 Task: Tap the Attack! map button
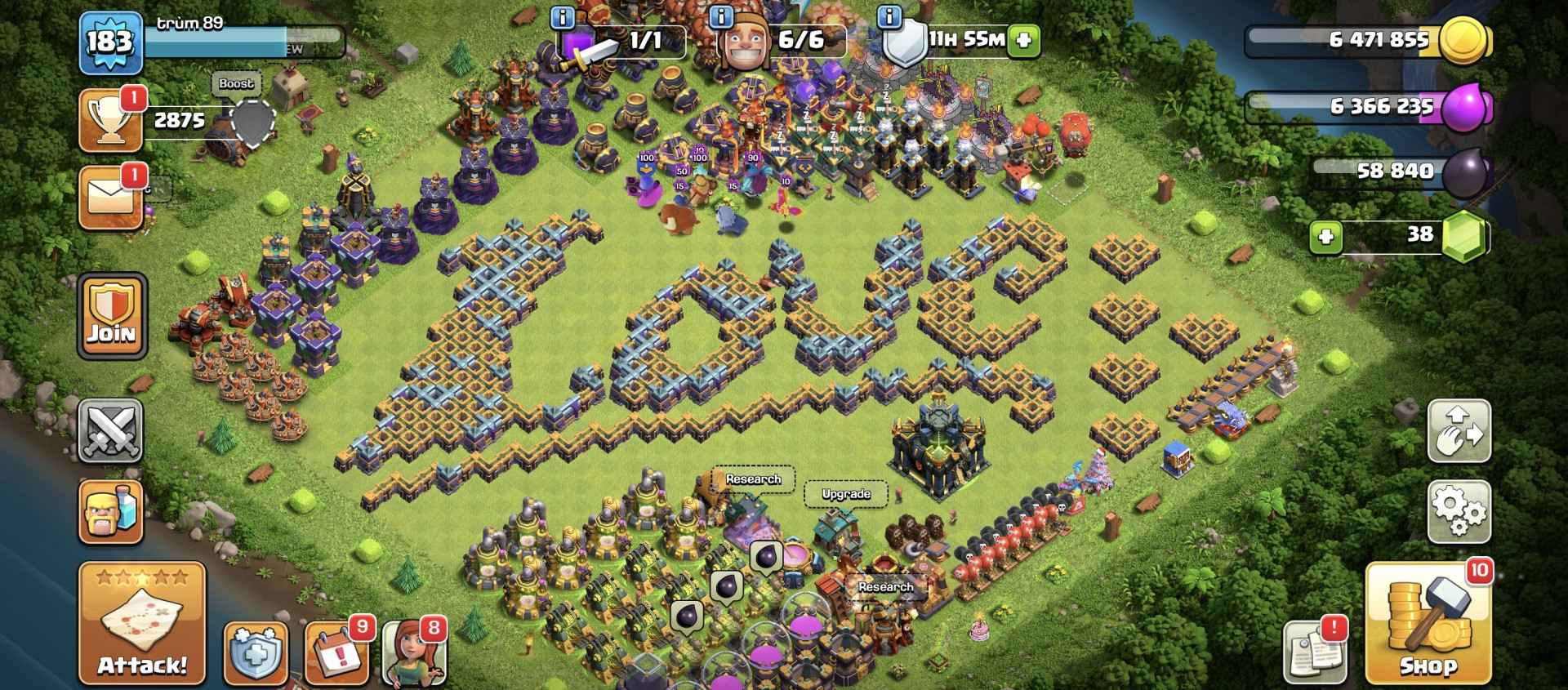click(x=142, y=622)
